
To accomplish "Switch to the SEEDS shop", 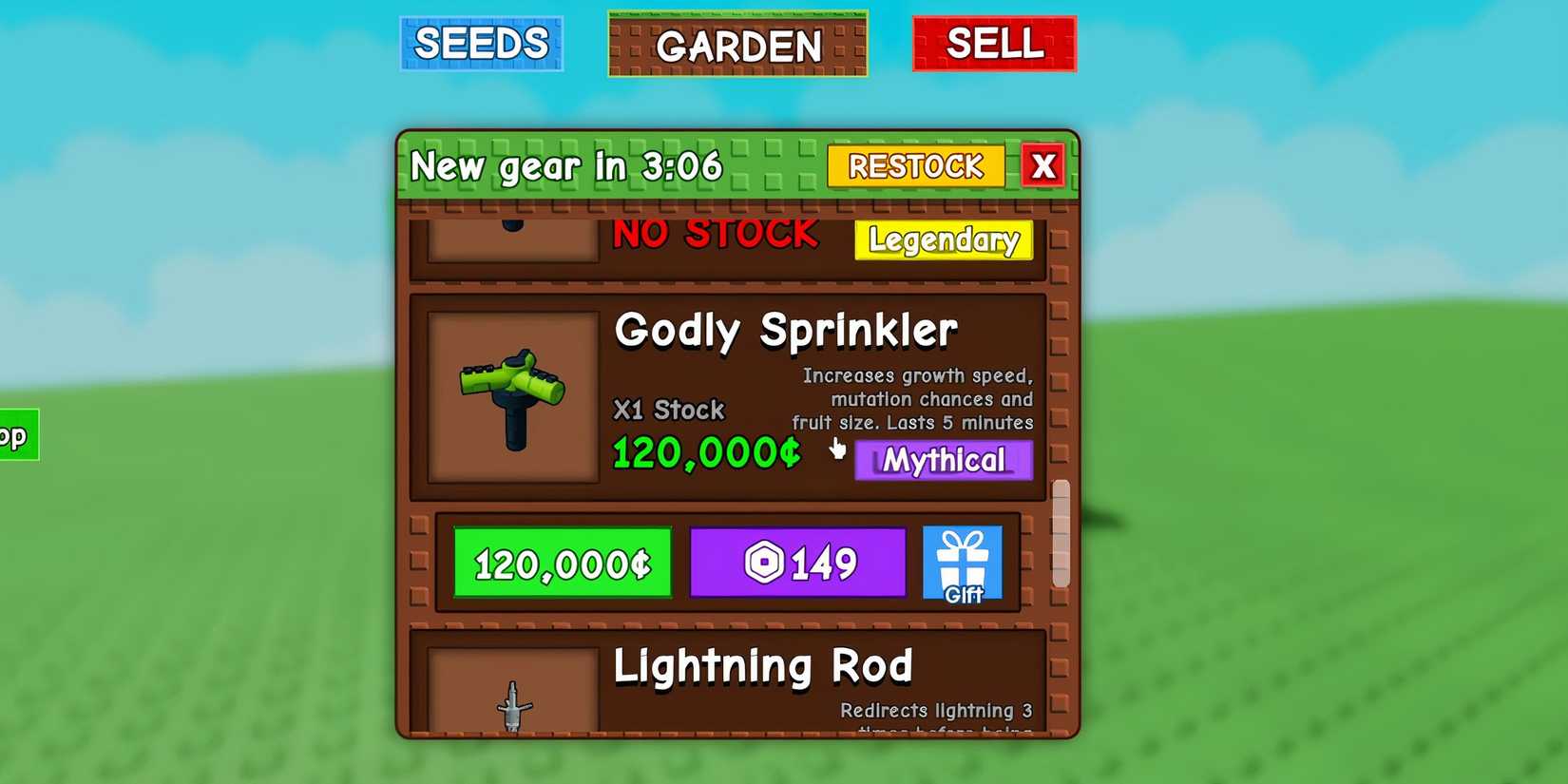I will click(x=482, y=43).
